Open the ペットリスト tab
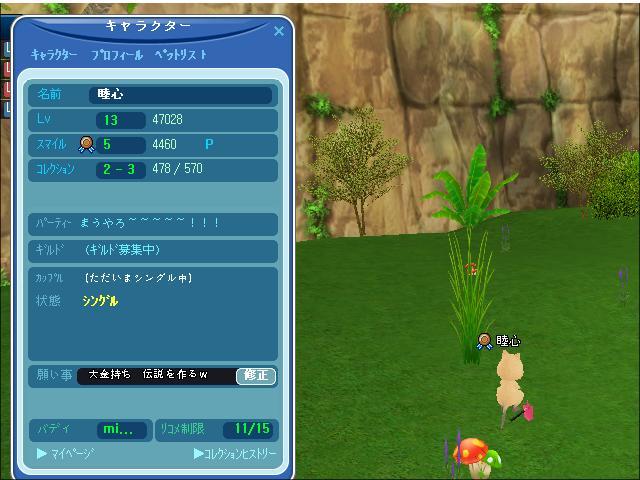This screenshot has height=480, width=640. click(181, 55)
